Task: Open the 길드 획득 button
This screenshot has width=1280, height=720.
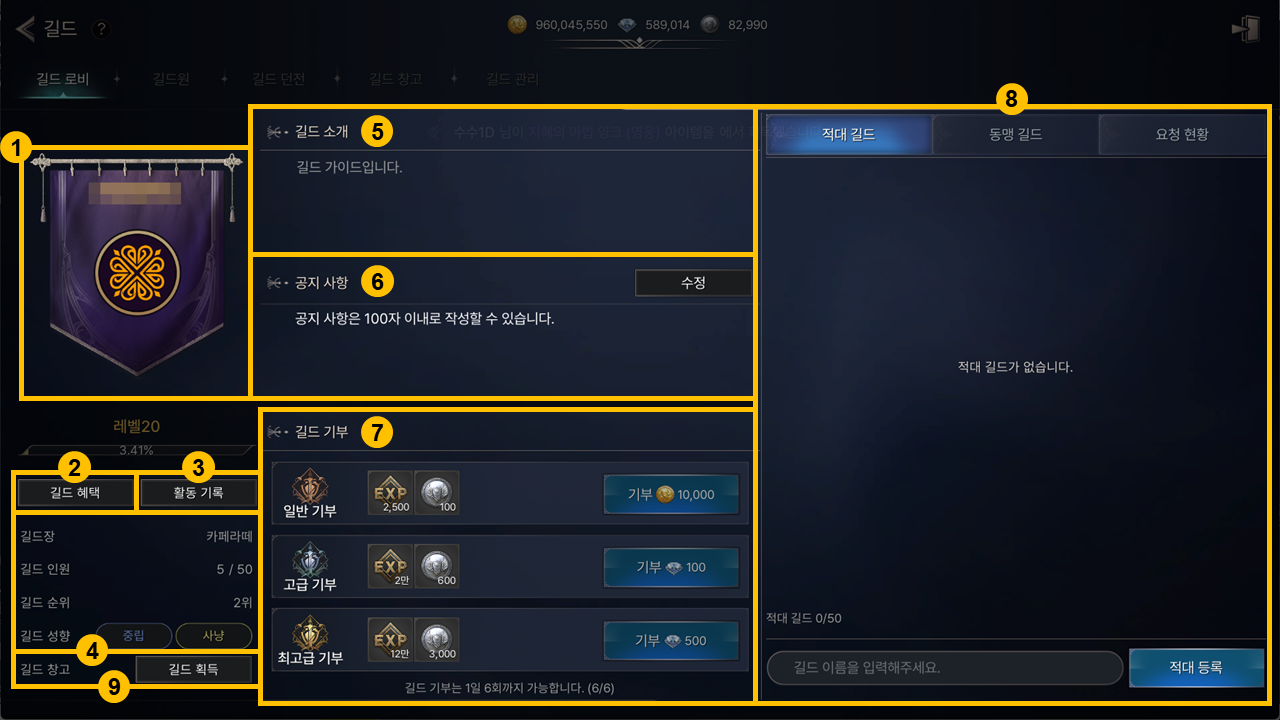Action: pyautogui.click(x=194, y=669)
